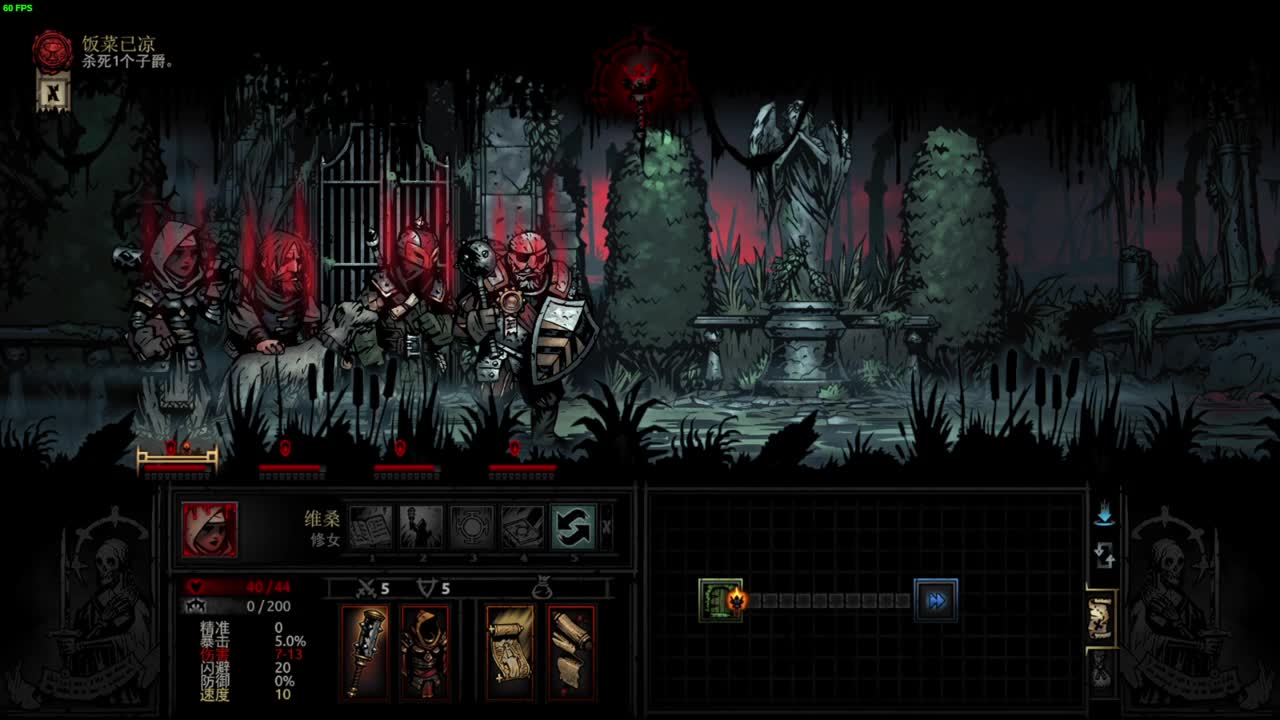Switch to the inventory sack tab
The height and width of the screenshot is (720, 1280).
point(1102,668)
